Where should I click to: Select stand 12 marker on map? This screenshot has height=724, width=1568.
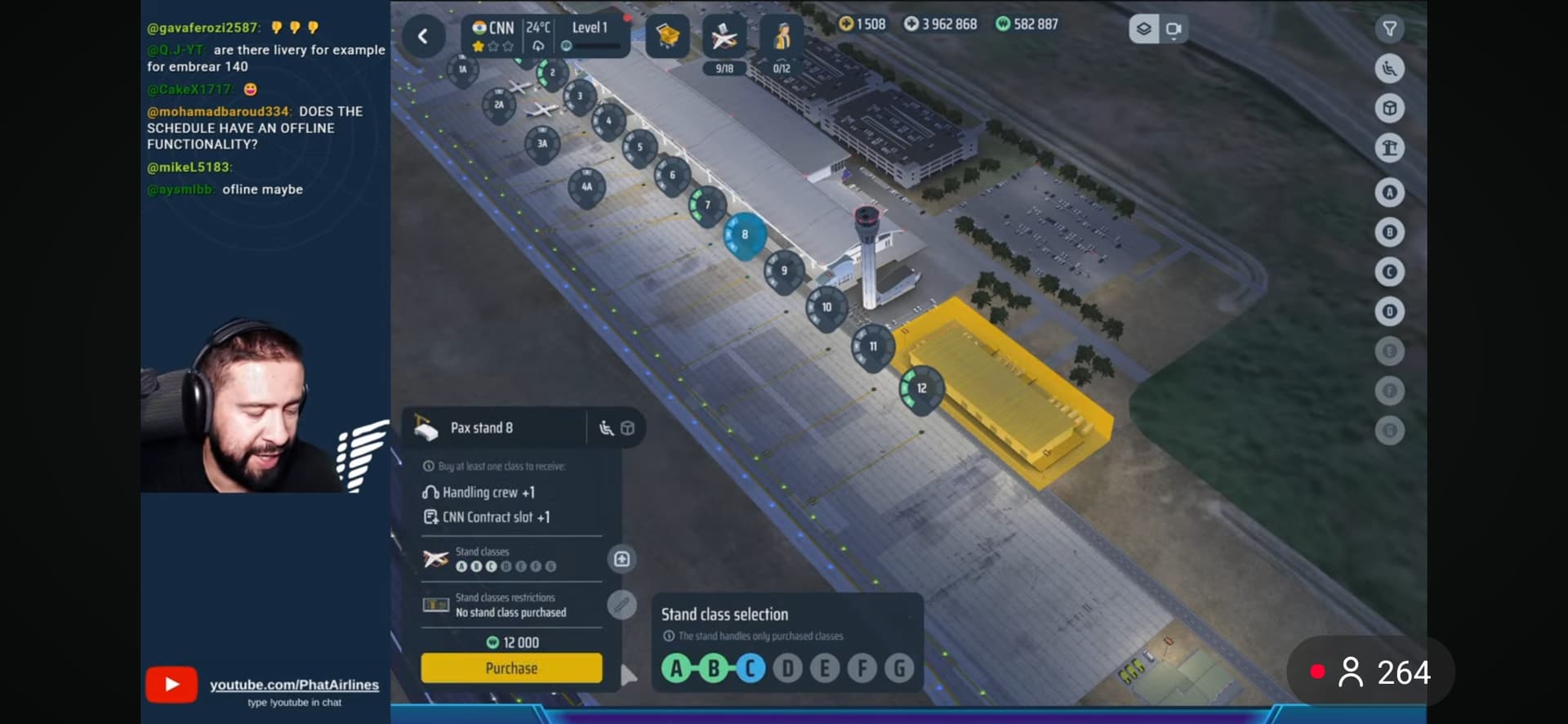pyautogui.click(x=921, y=388)
